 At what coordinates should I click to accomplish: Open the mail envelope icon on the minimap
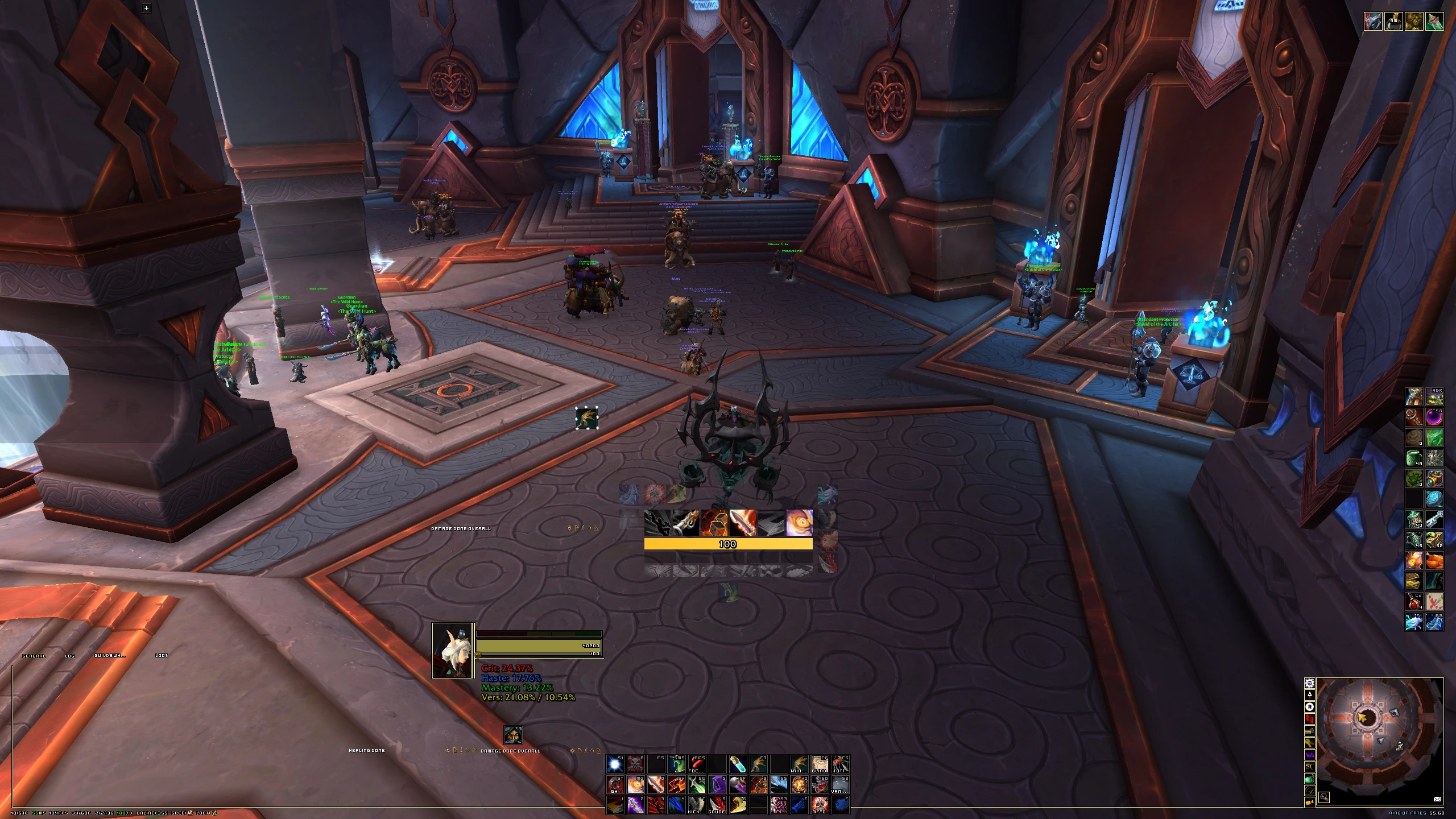point(1437,799)
